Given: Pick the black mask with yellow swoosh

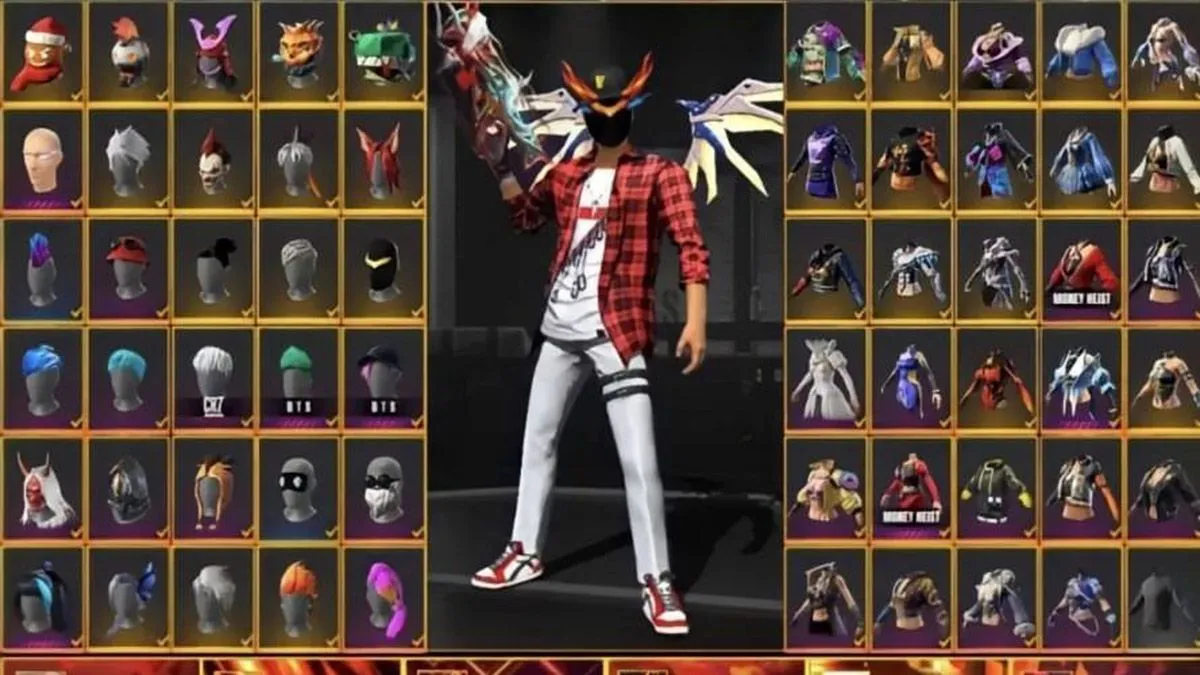Looking at the screenshot, I should pos(383,267).
